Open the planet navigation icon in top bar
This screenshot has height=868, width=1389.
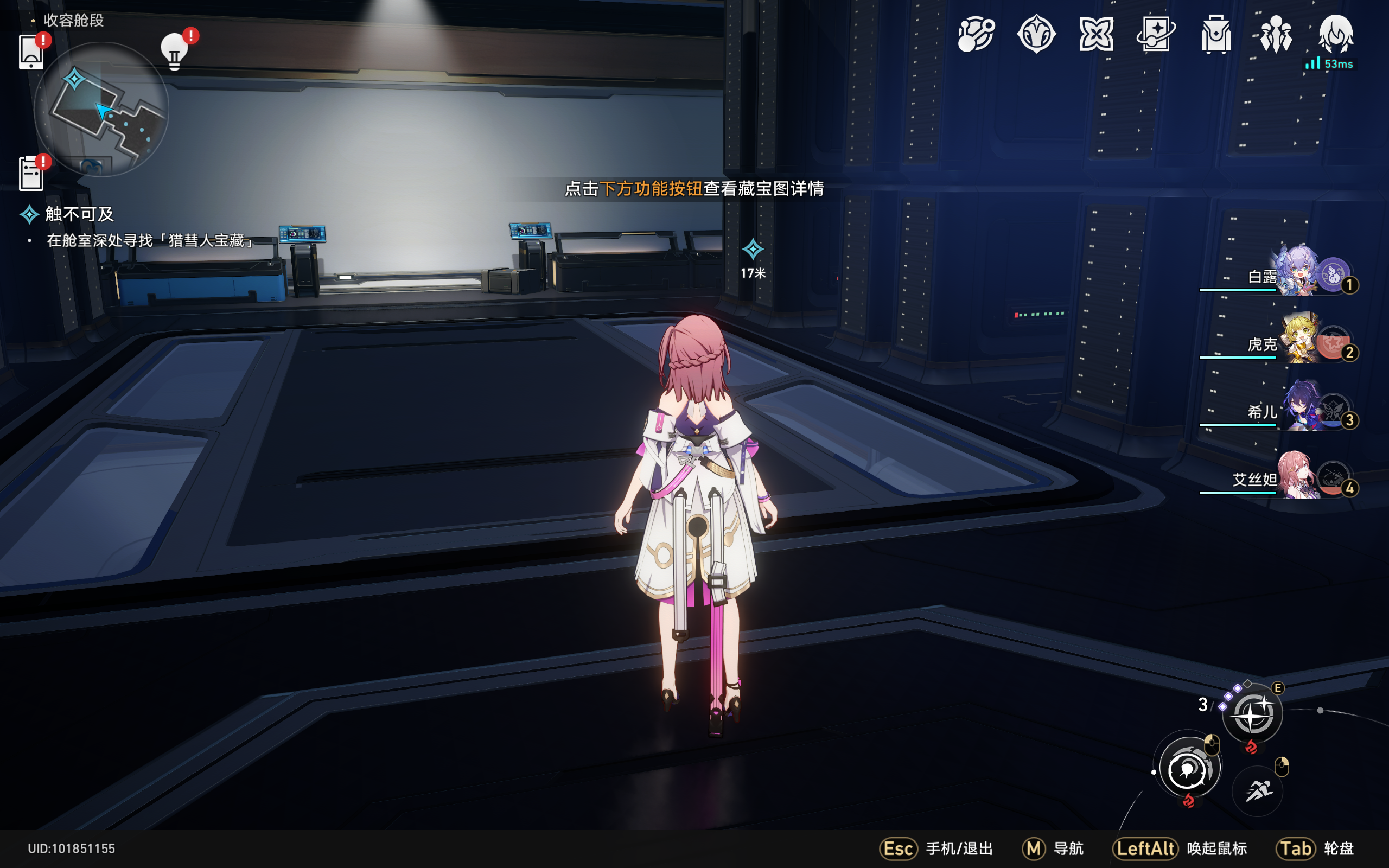(975, 34)
